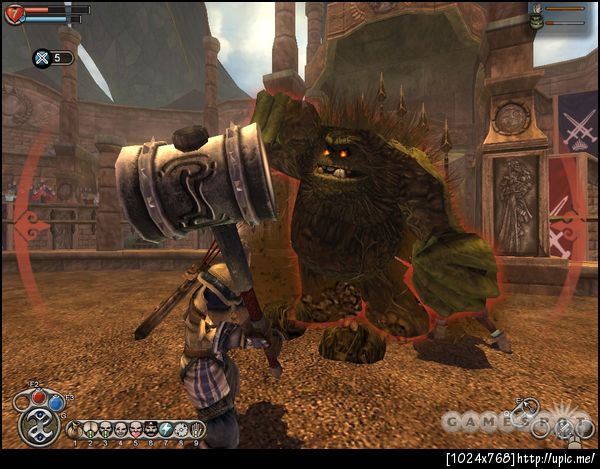Select the pouch item in hotbar slot 1
The height and width of the screenshot is (469, 600).
(74, 429)
